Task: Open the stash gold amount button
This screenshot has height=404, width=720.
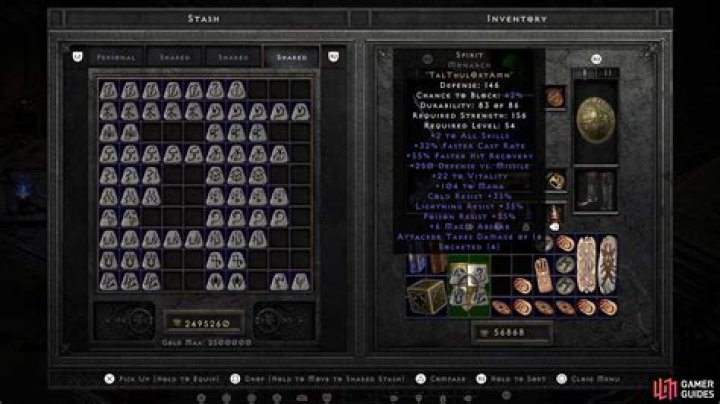Action: point(203,323)
